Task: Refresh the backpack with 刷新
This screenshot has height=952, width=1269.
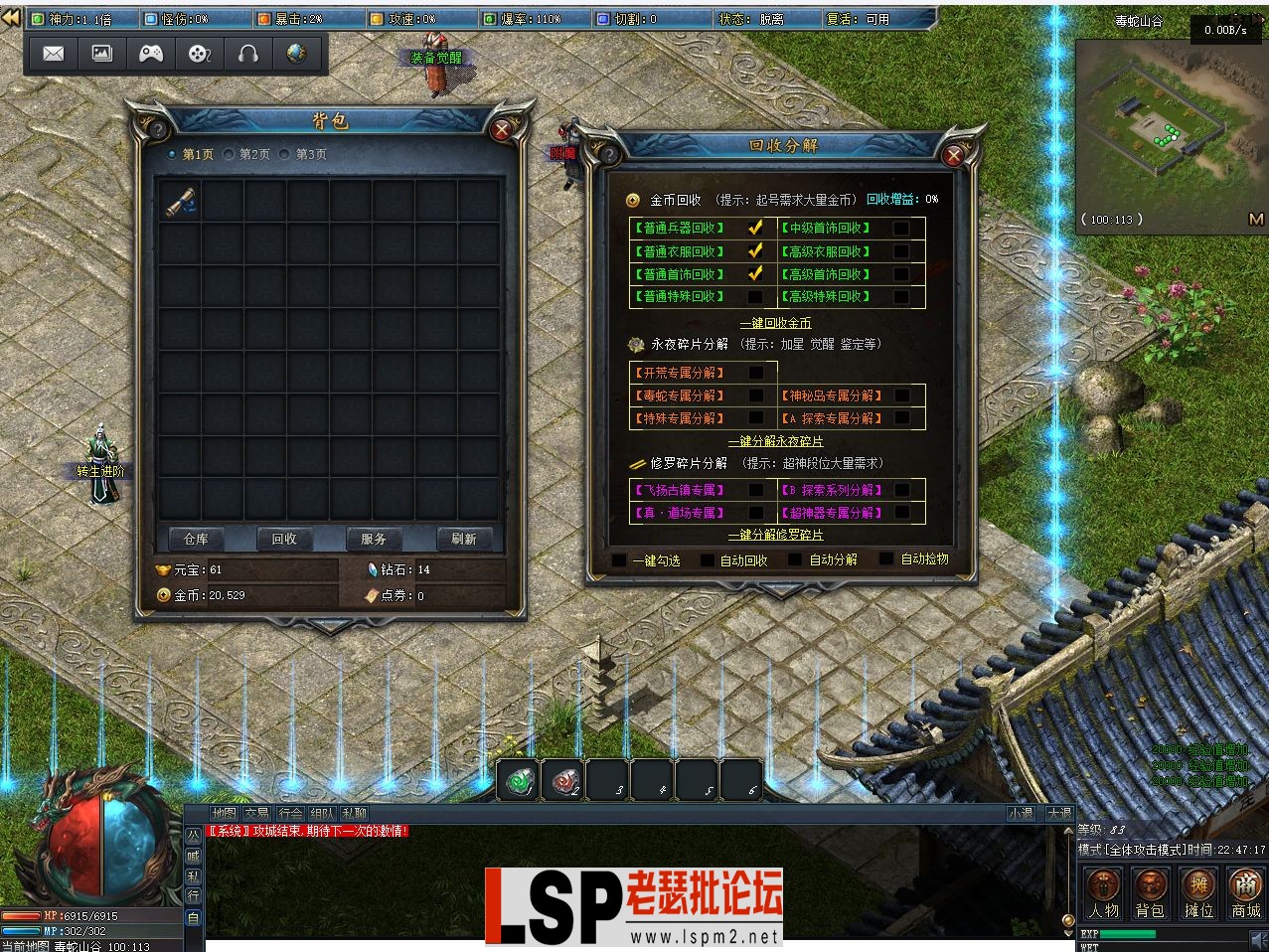Action: [x=463, y=539]
